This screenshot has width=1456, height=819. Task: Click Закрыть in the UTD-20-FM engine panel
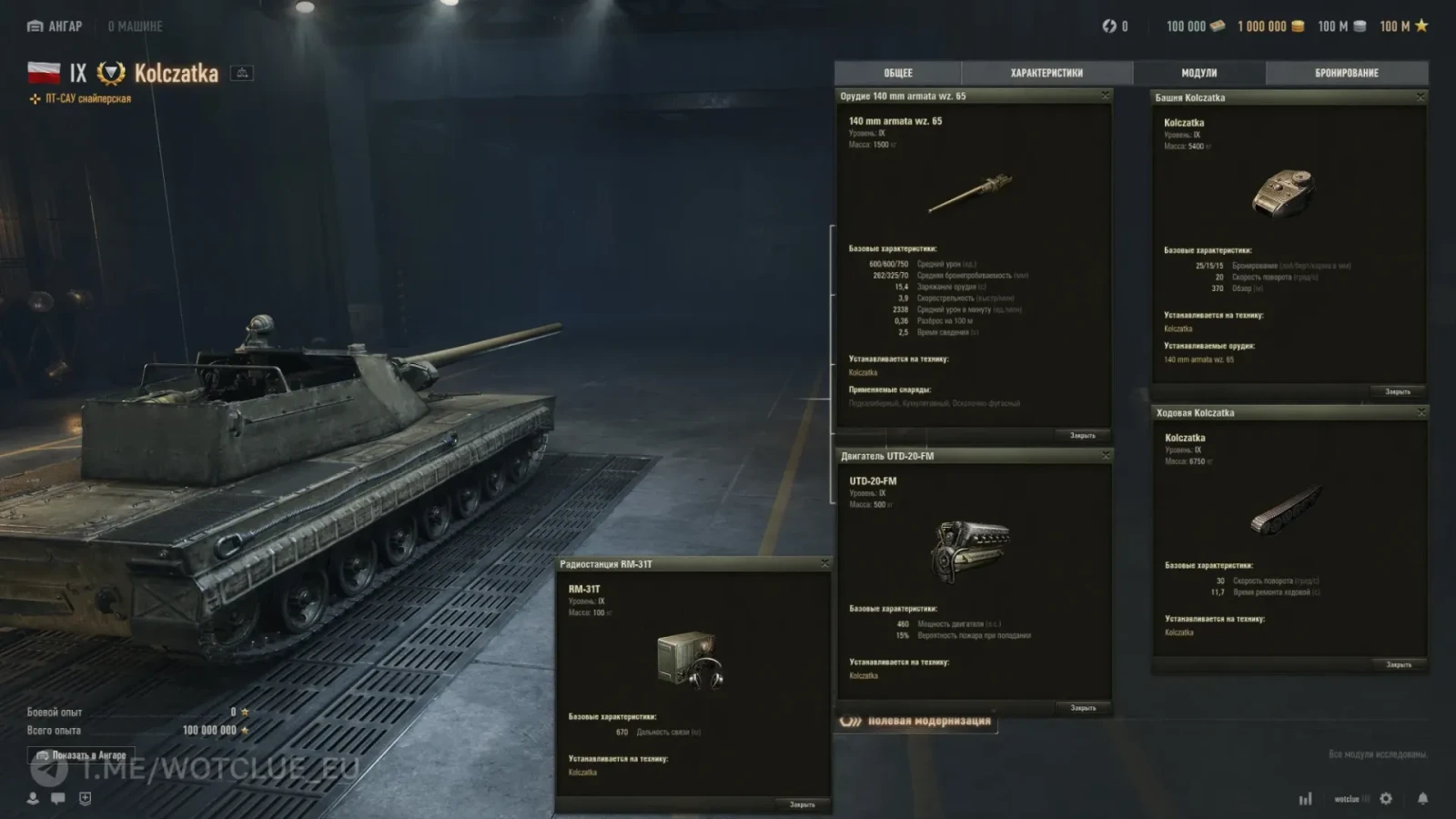[1083, 708]
